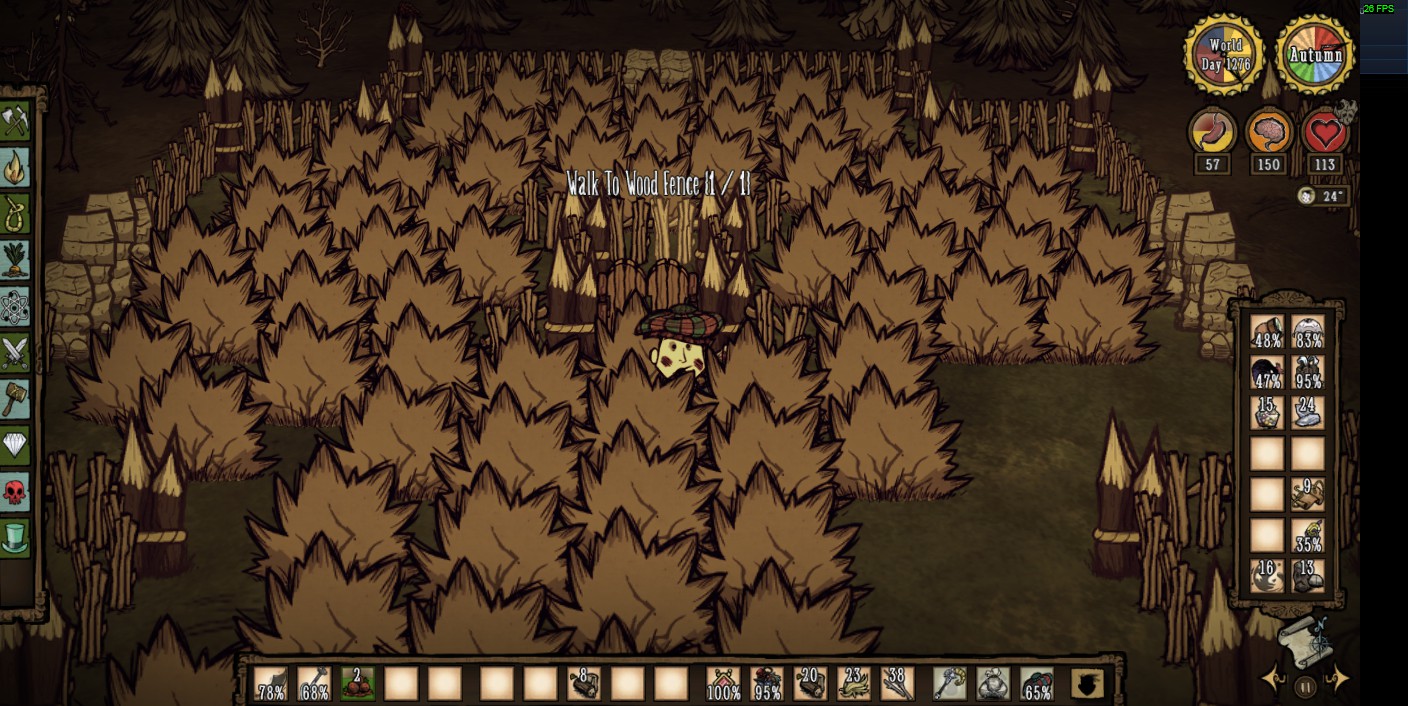Screen dimensions: 1408x706
Task: Rotate the camera with the right arrow
Action: (1338, 680)
